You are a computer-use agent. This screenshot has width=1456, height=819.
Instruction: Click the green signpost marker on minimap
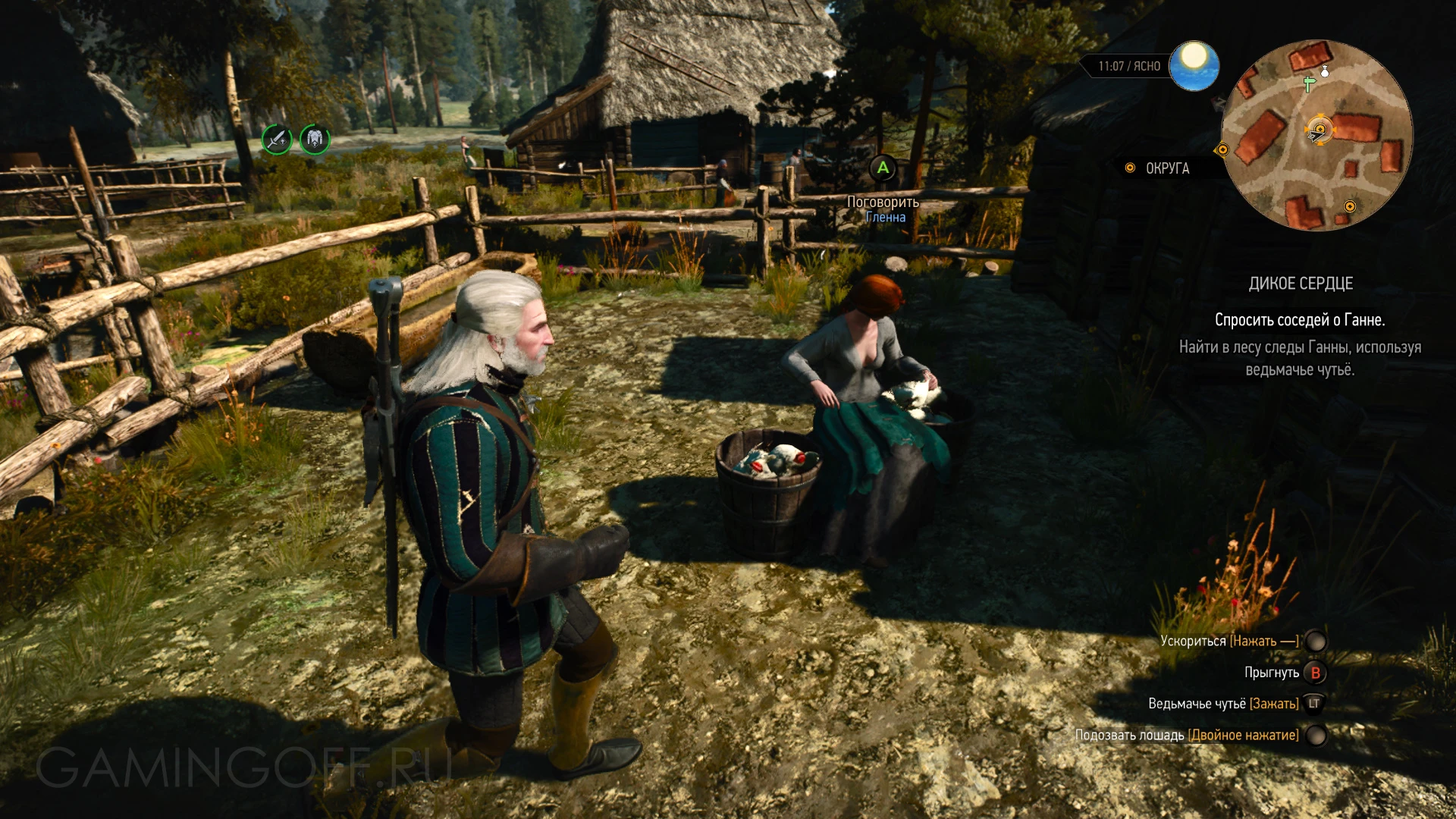(x=1308, y=83)
